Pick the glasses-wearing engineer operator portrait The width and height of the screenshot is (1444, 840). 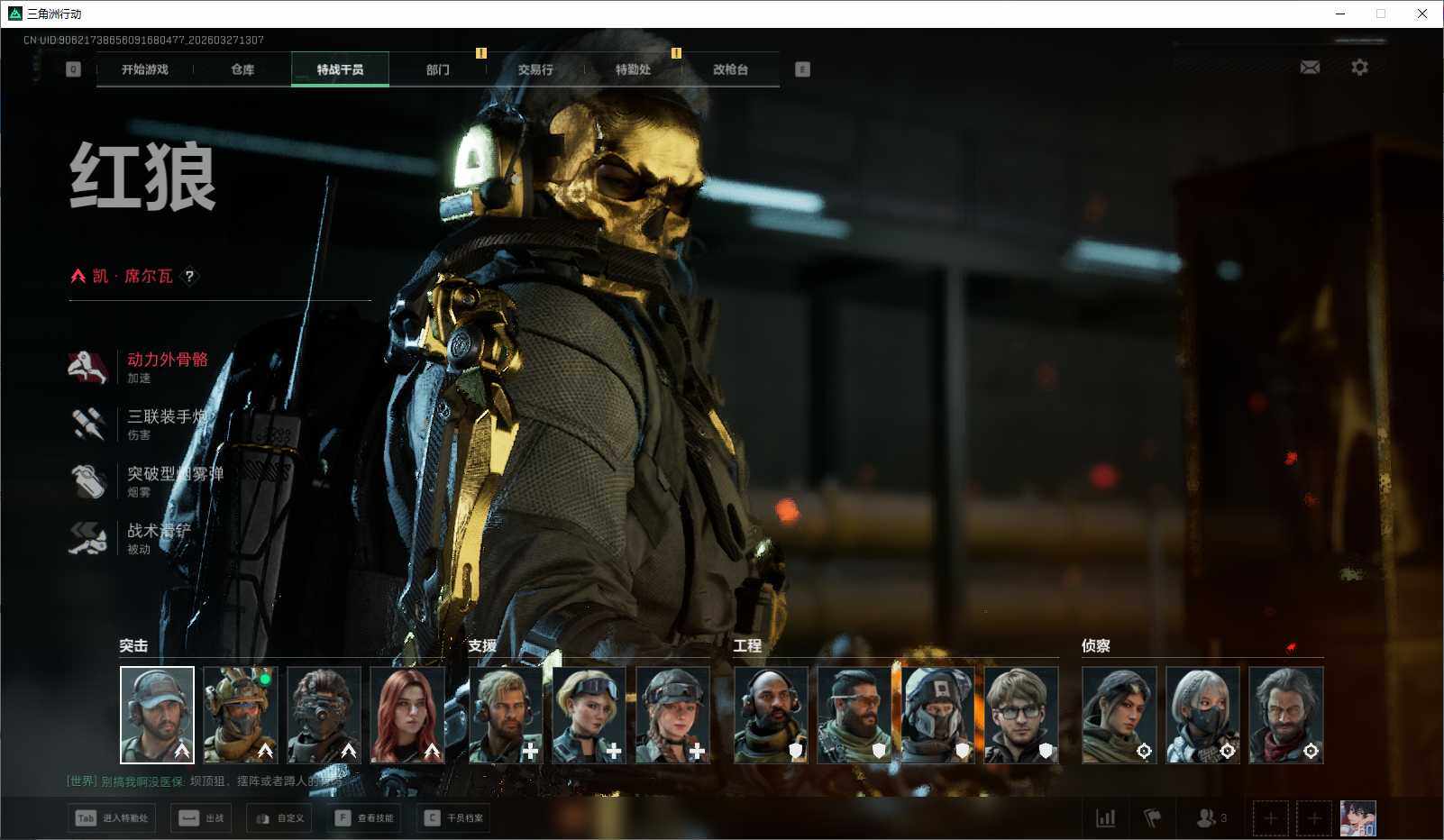[1021, 715]
